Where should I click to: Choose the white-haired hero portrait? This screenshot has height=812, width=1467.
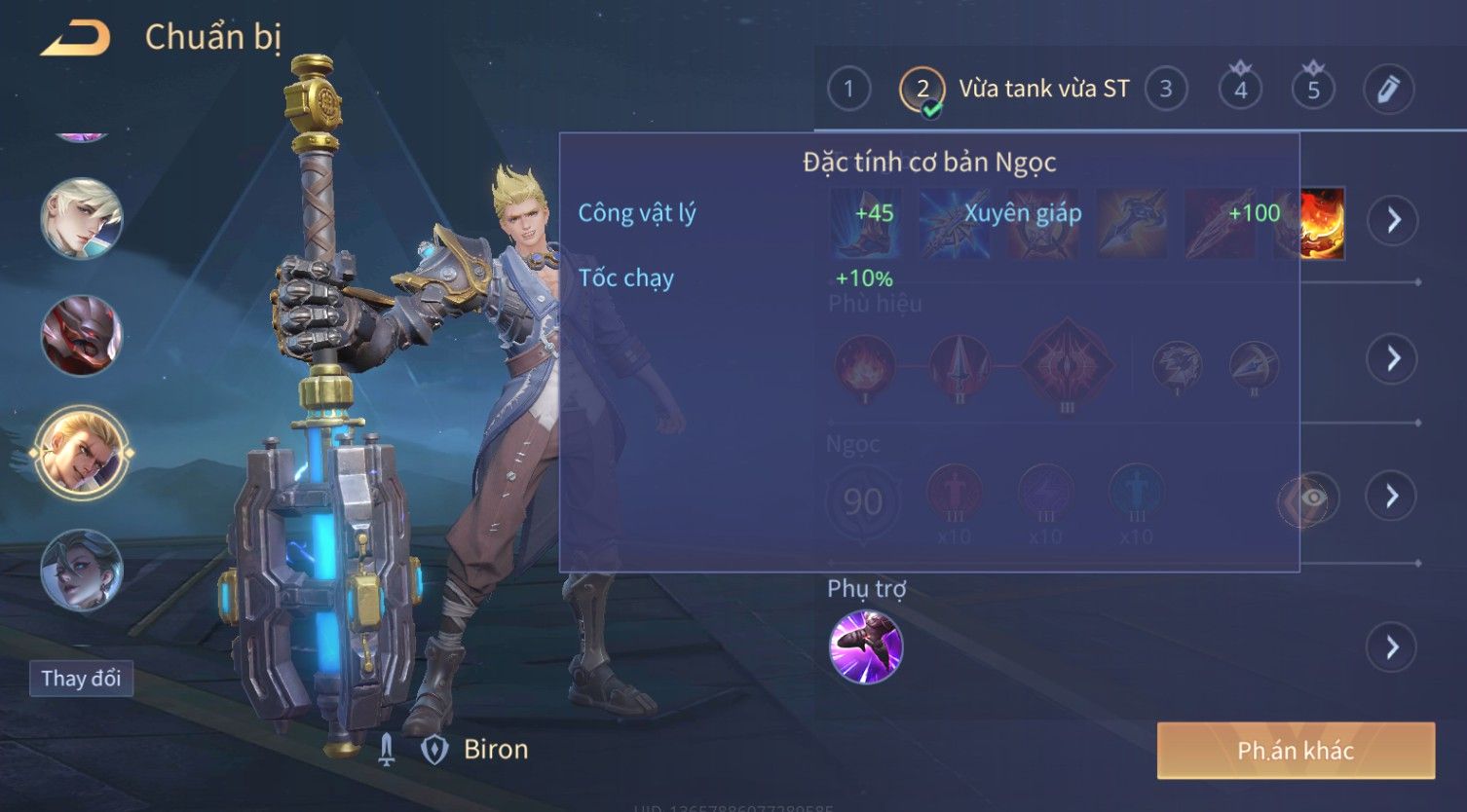pyautogui.click(x=81, y=218)
